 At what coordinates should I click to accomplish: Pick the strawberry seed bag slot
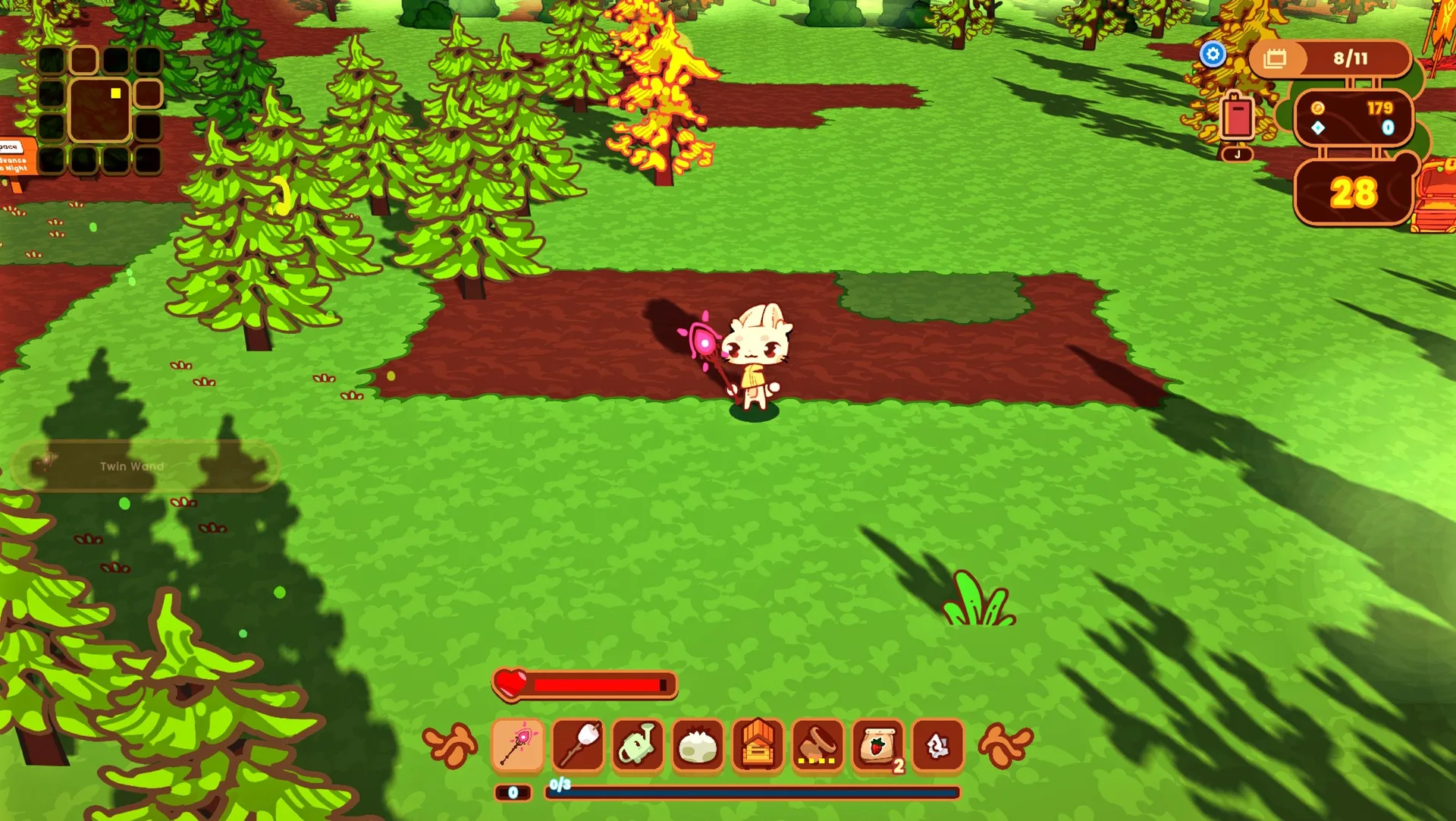coord(877,744)
